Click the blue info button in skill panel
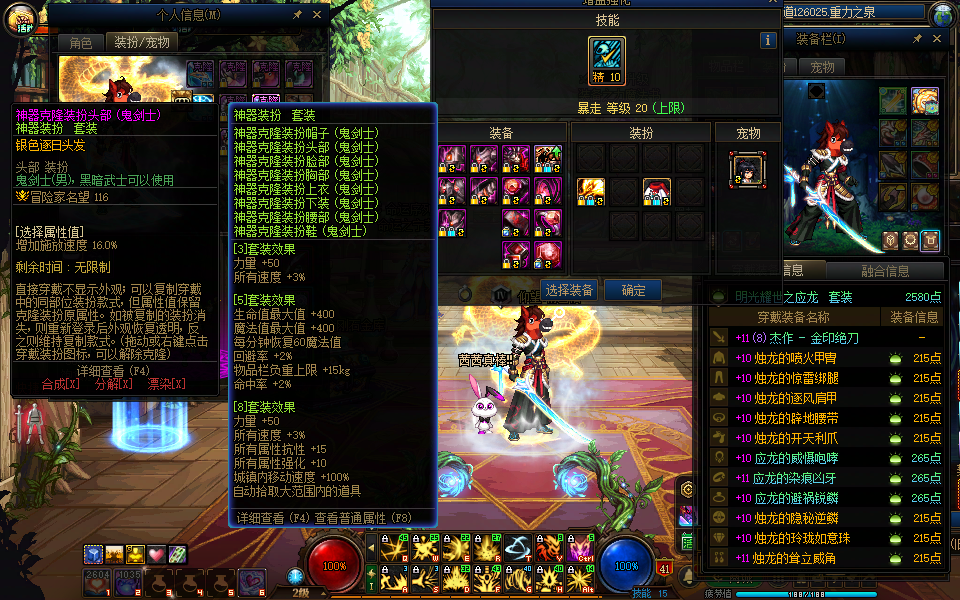Screen dimensions: 960x600 coord(768,41)
